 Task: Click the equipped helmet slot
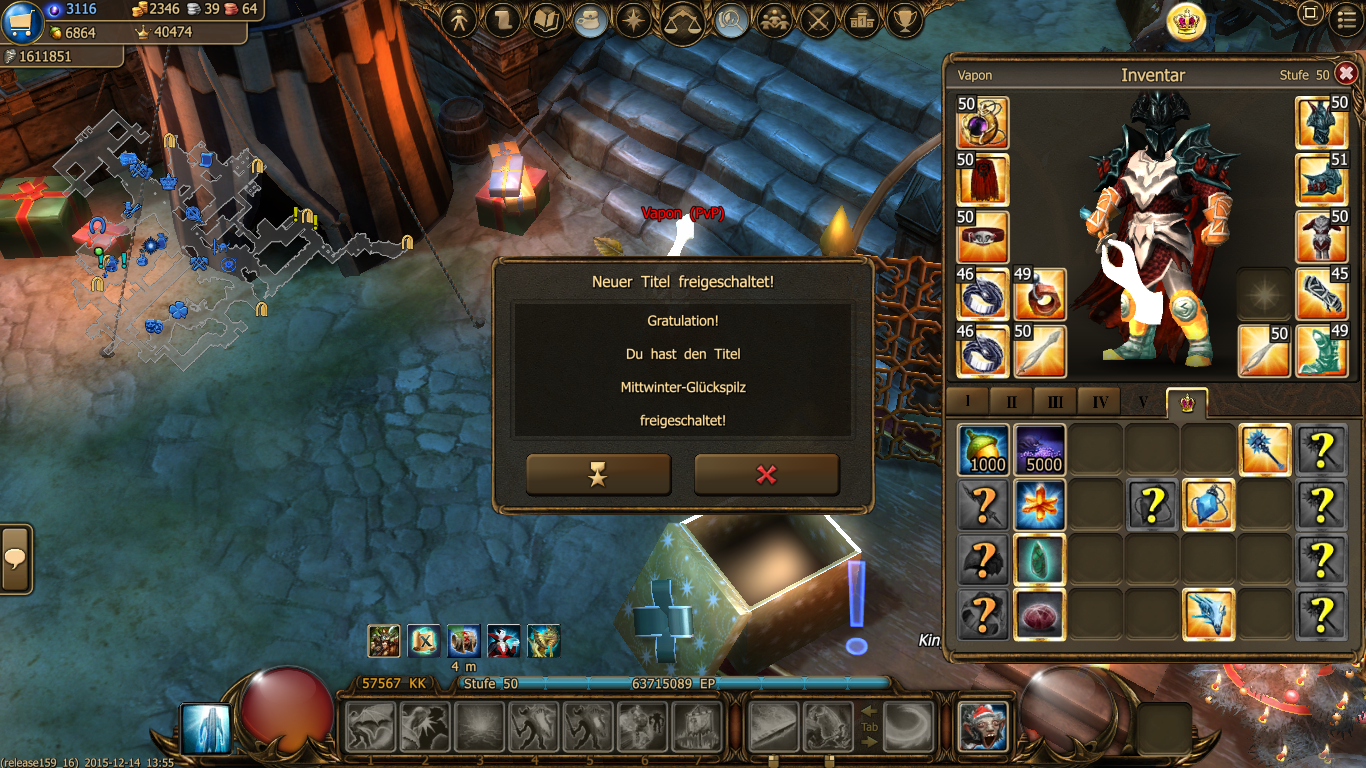1322,122
